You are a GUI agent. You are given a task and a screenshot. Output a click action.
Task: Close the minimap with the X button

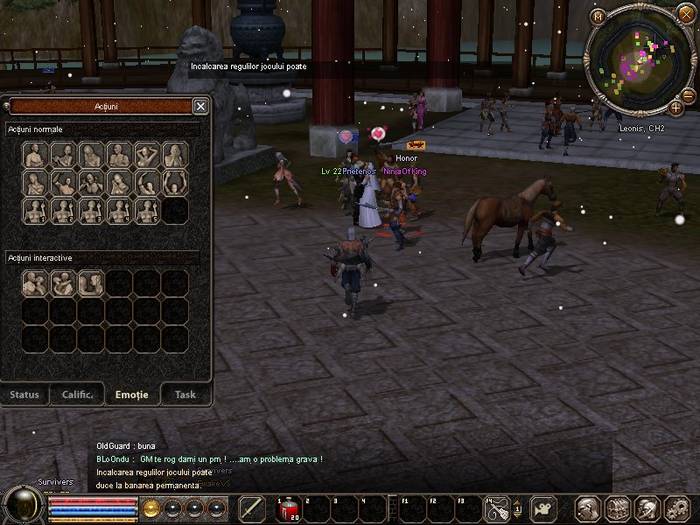point(685,13)
